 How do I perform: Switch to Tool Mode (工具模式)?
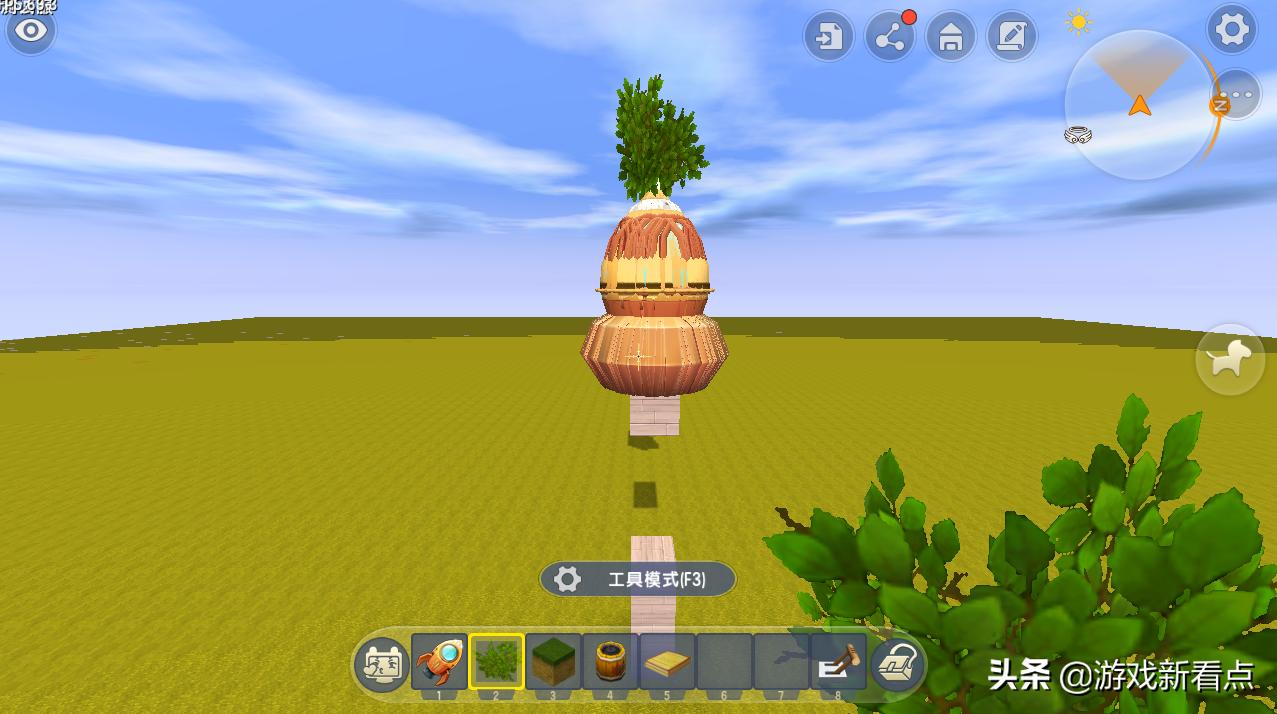tap(638, 579)
